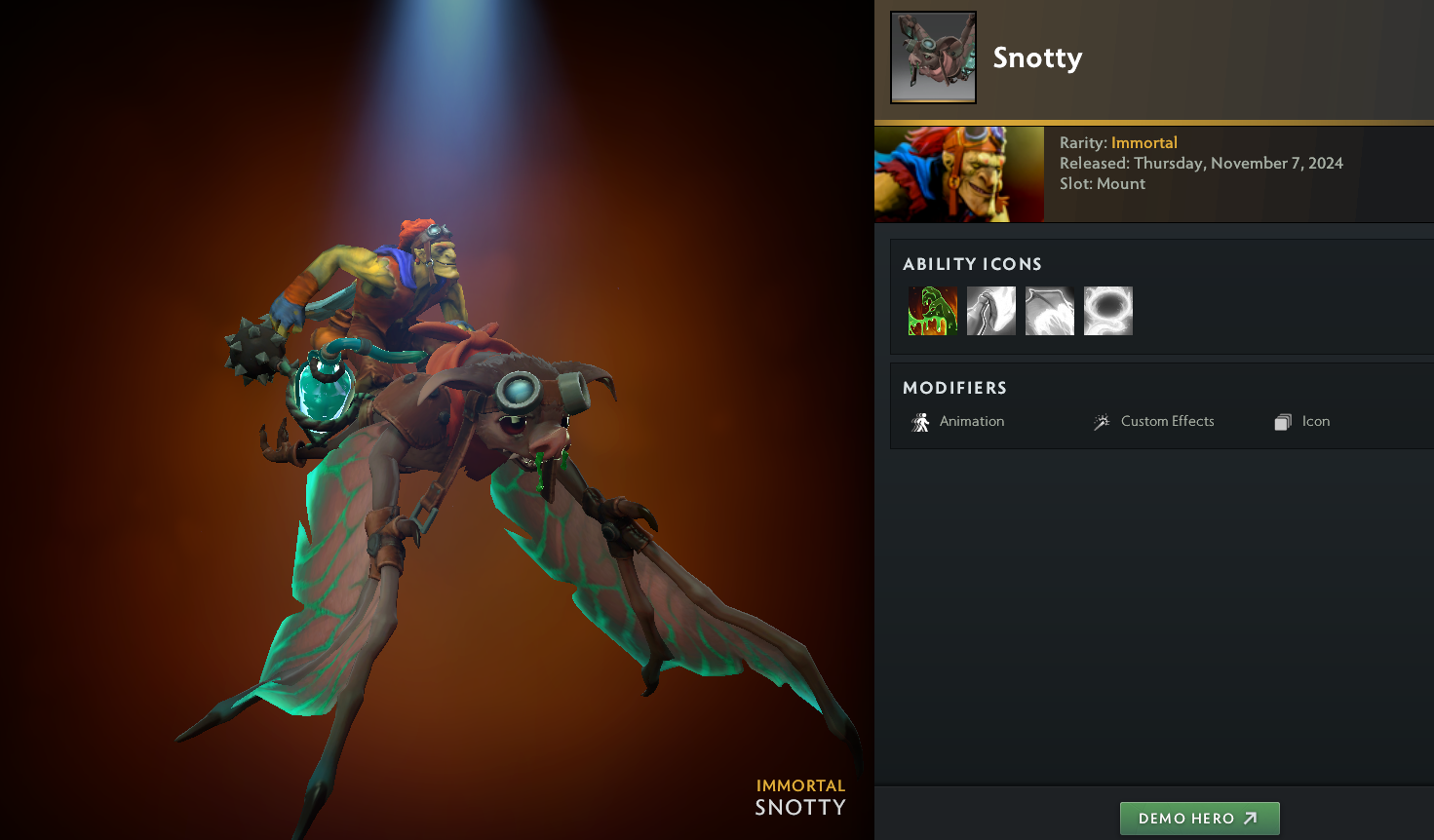The image size is (1434, 840).
Task: Select the Custom Effects modifier
Action: tap(1154, 422)
